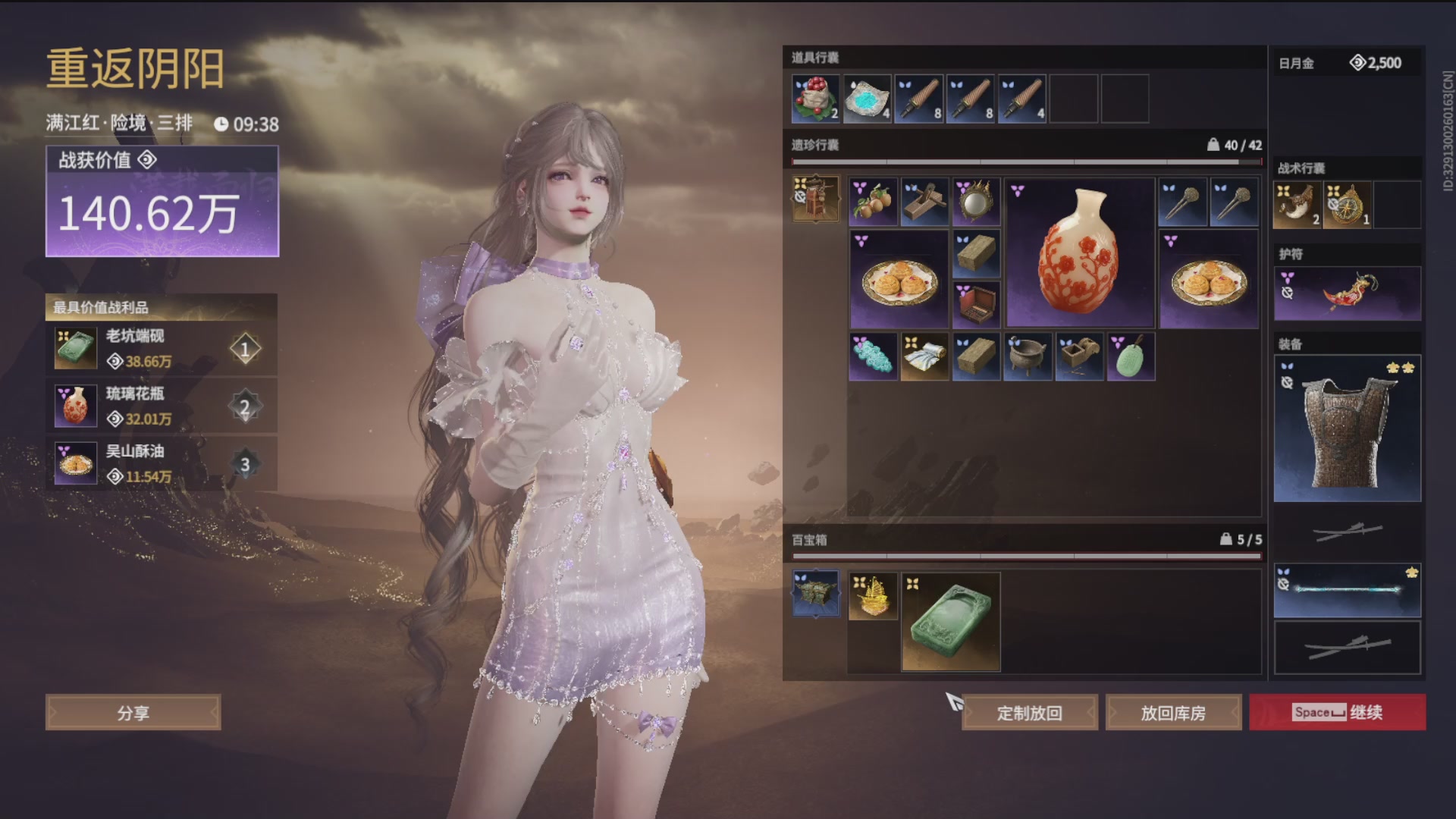Pick the round bronze mirror item
Image resolution: width=1456 pixels, height=819 pixels.
[x=976, y=202]
